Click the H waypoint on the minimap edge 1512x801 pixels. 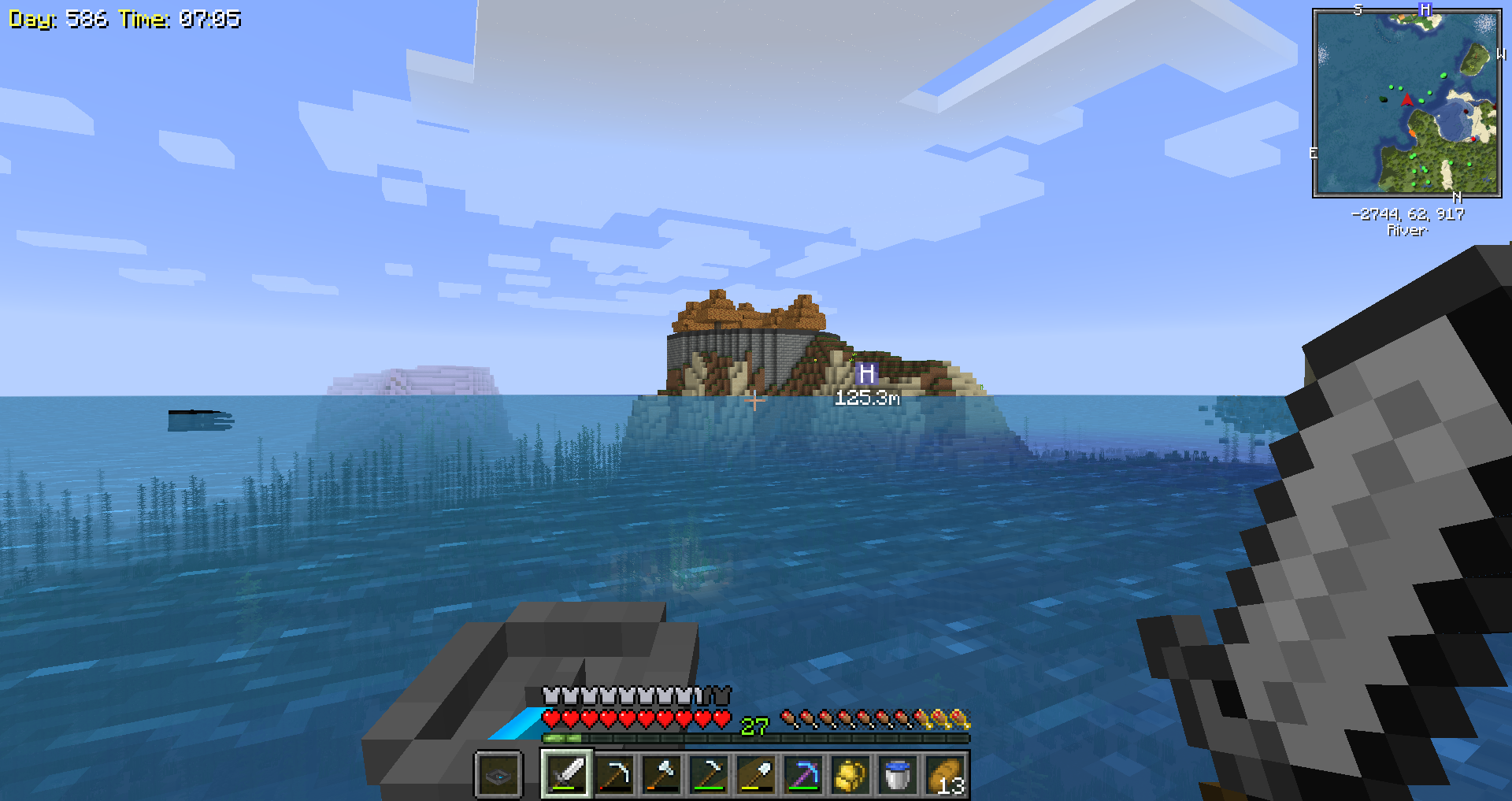click(x=1425, y=9)
